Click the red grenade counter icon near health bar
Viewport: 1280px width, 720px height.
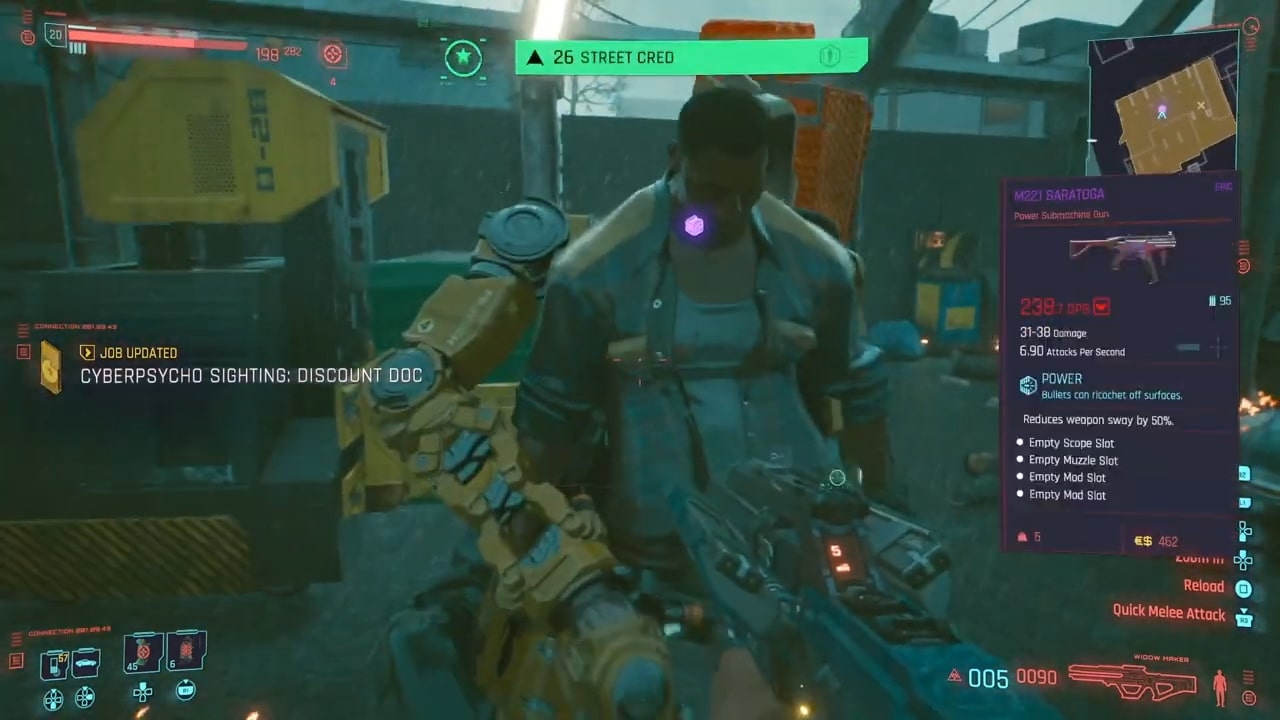pyautogui.click(x=333, y=54)
